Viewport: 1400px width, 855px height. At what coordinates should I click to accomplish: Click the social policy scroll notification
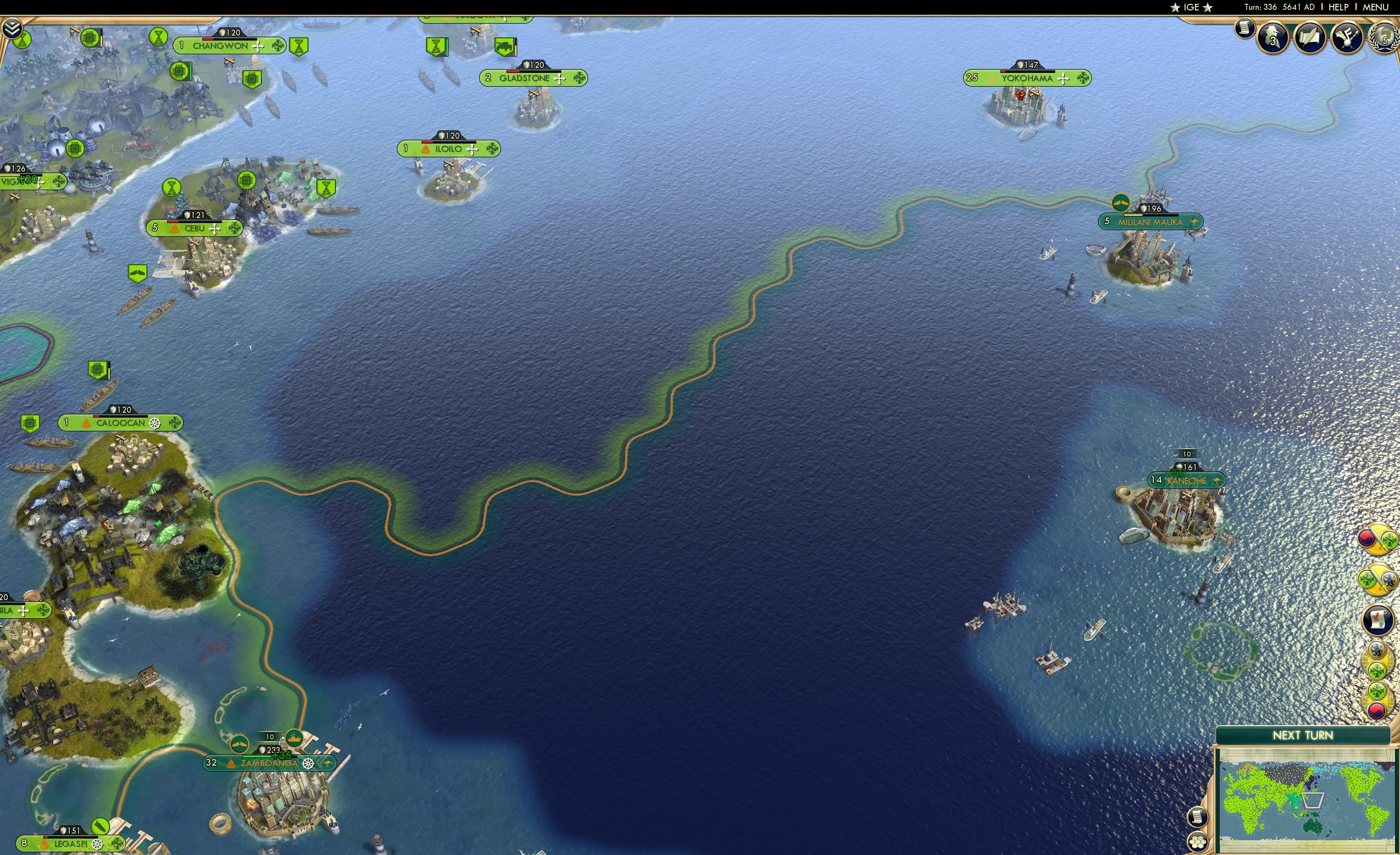coord(1377,619)
